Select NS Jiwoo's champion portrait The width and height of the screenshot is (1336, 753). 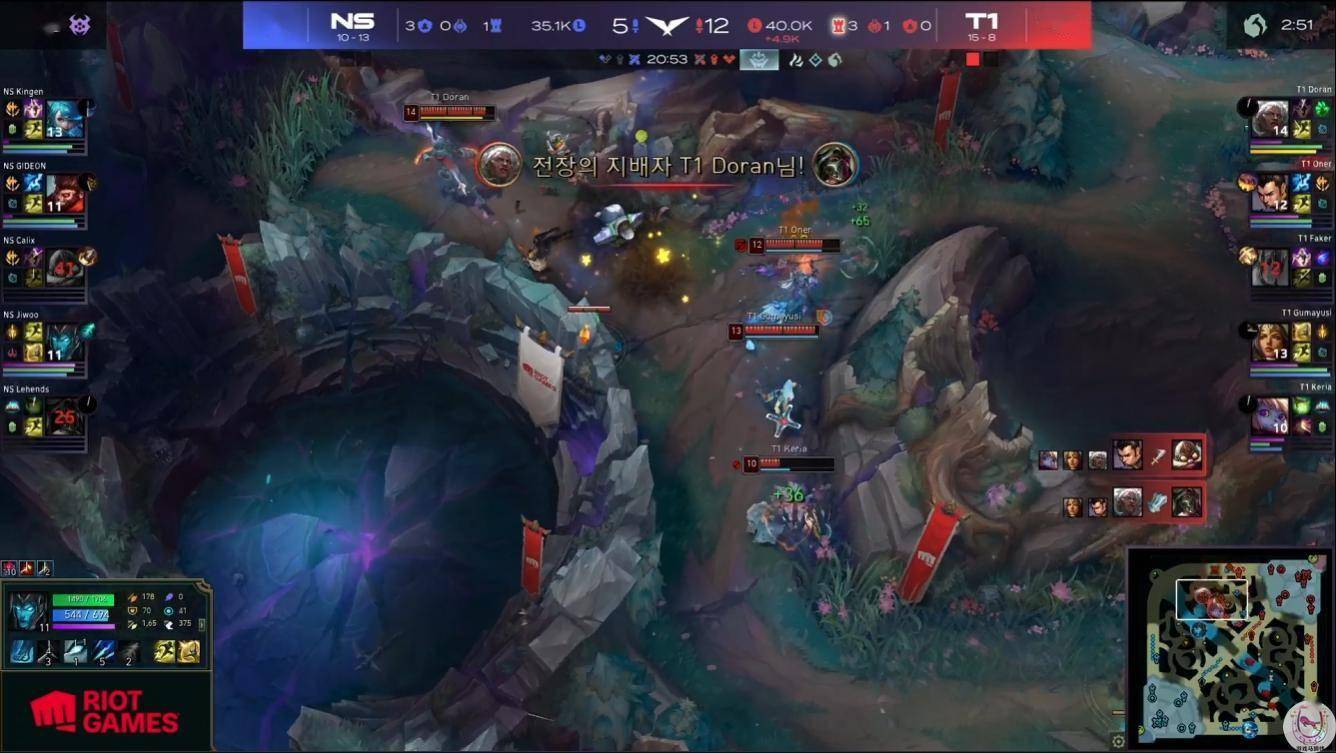(x=65, y=342)
